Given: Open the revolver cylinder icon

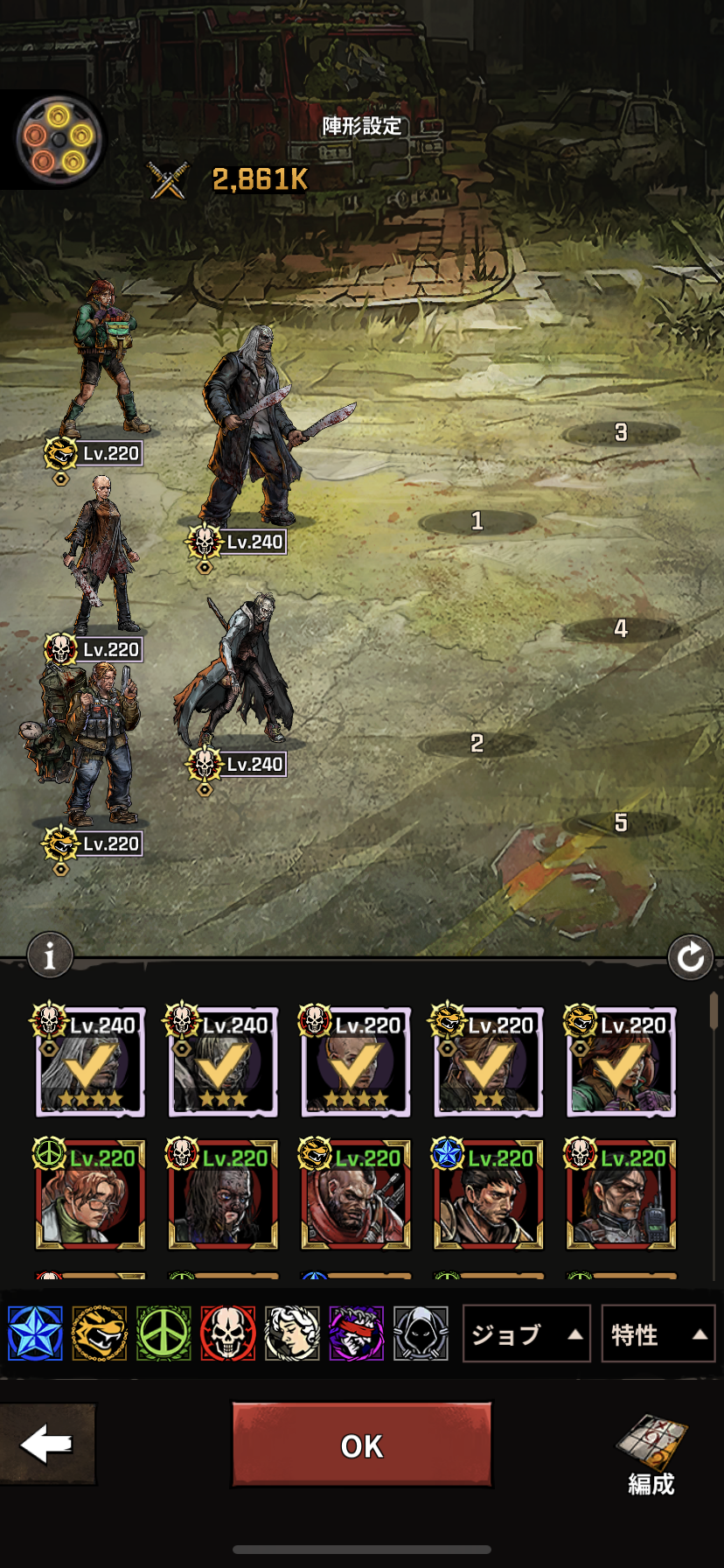Looking at the screenshot, I should click(59, 138).
